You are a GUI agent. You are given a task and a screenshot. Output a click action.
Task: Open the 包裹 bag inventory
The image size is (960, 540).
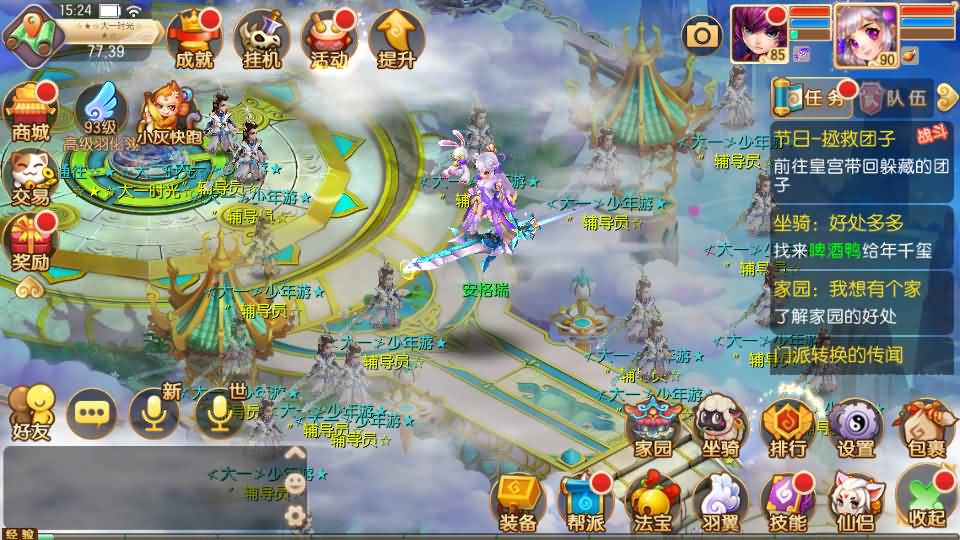(922, 428)
